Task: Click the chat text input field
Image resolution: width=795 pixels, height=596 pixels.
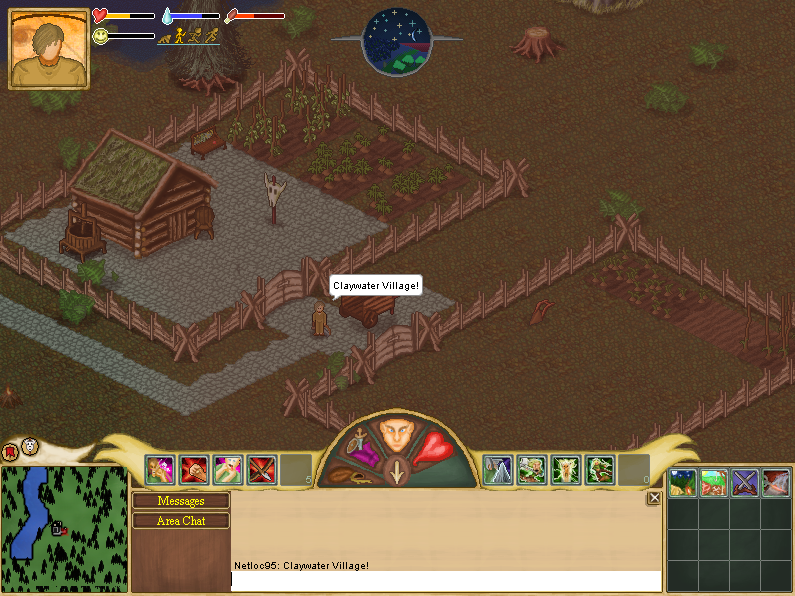Action: [x=446, y=580]
